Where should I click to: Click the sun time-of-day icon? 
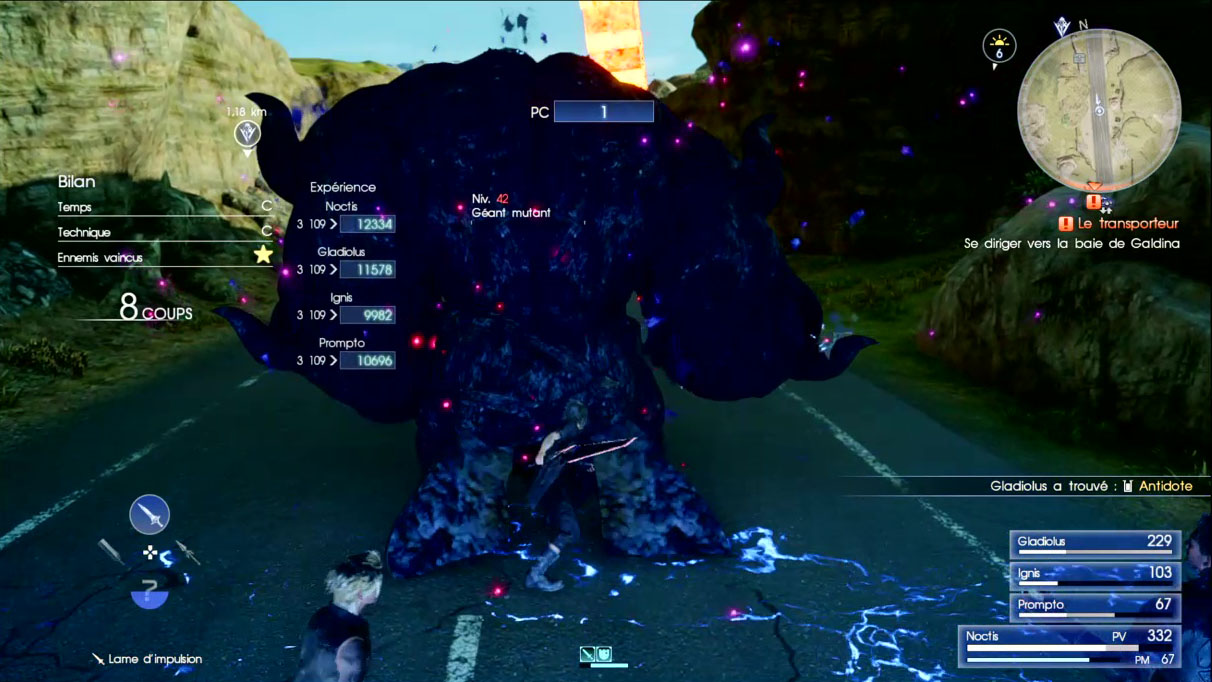pyautogui.click(x=999, y=45)
